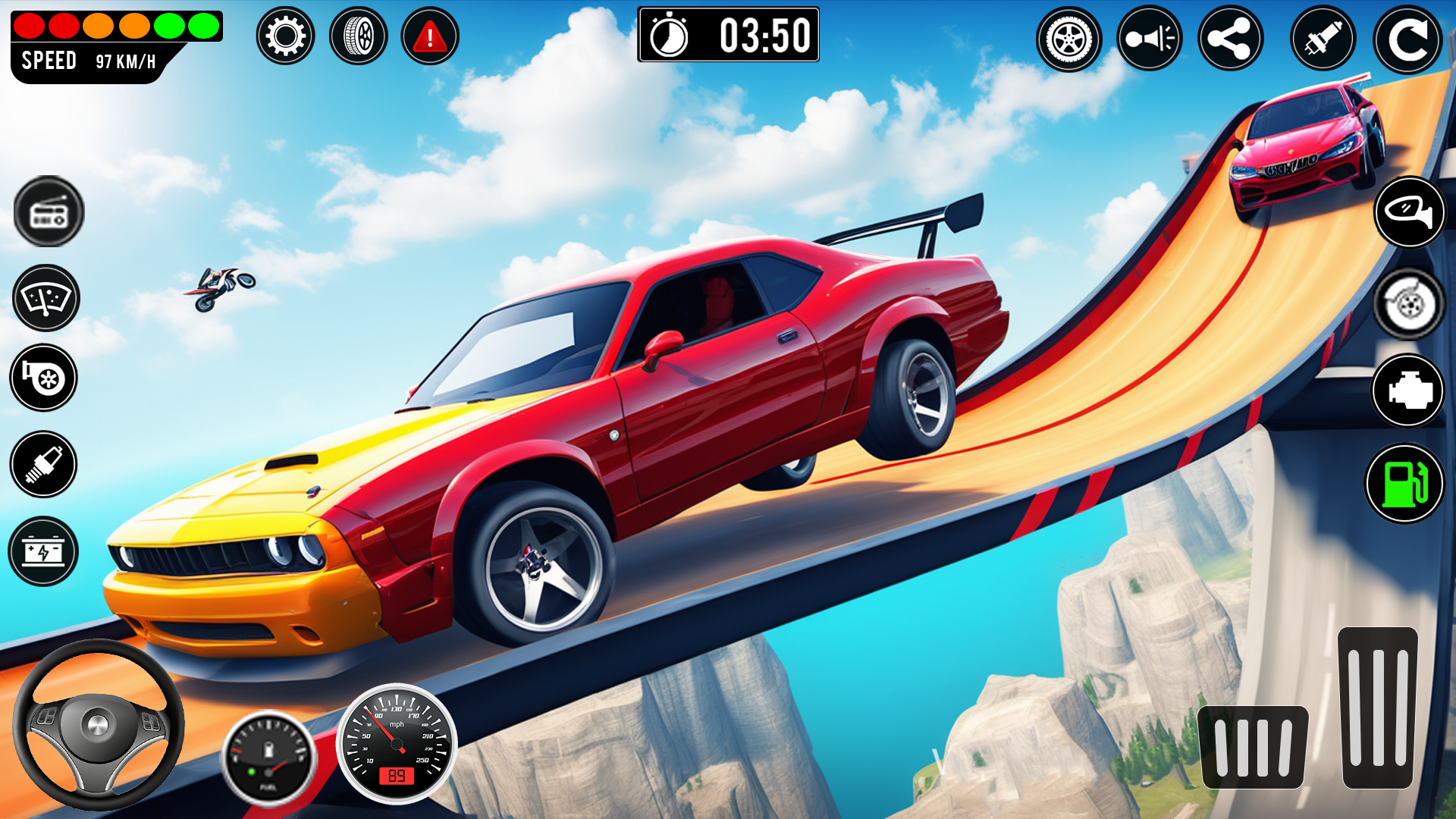This screenshot has height=819, width=1456.
Task: Tap the tire icon button
Action: point(359,36)
